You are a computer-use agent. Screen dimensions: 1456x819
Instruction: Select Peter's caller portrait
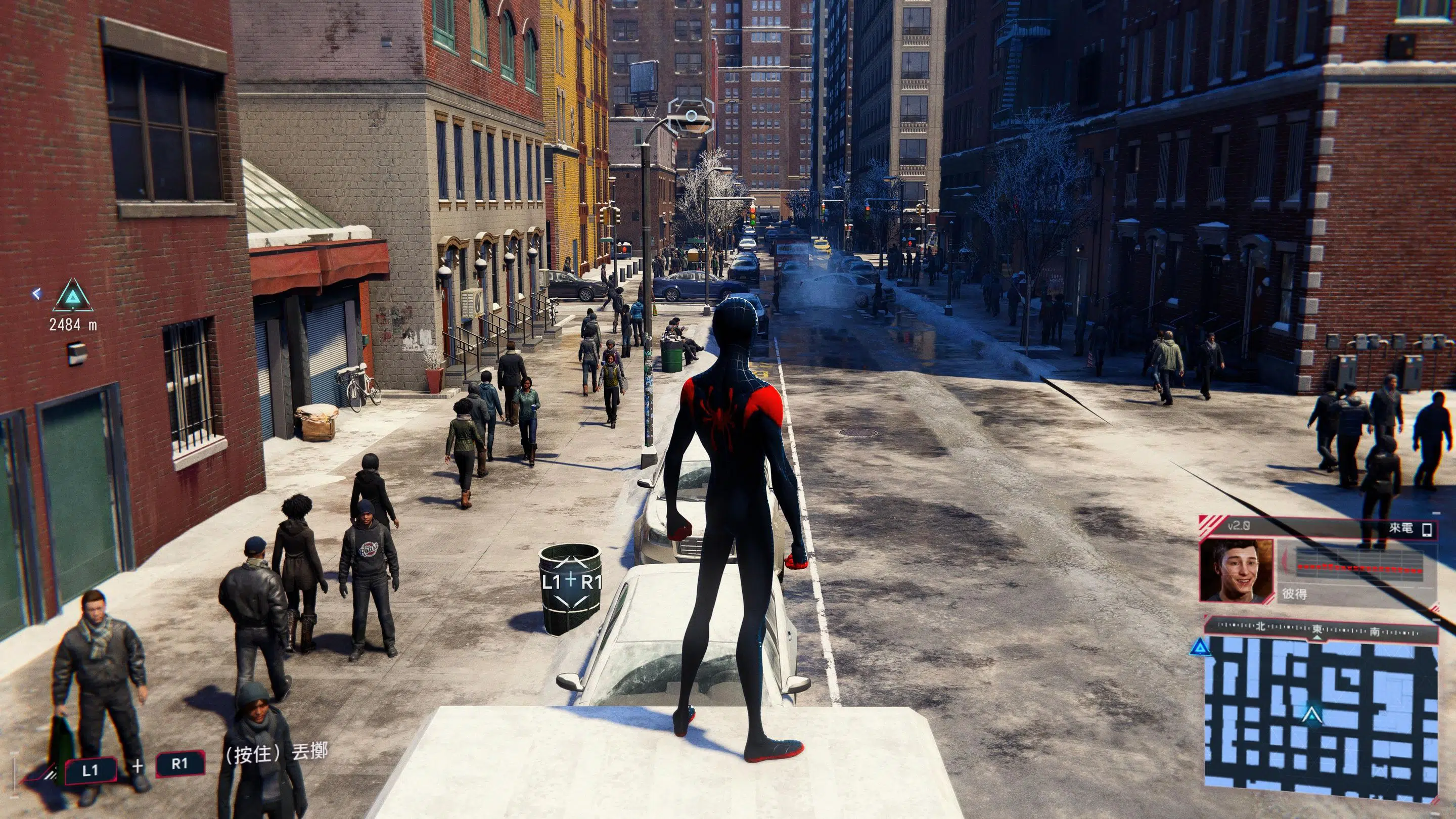click(1237, 571)
